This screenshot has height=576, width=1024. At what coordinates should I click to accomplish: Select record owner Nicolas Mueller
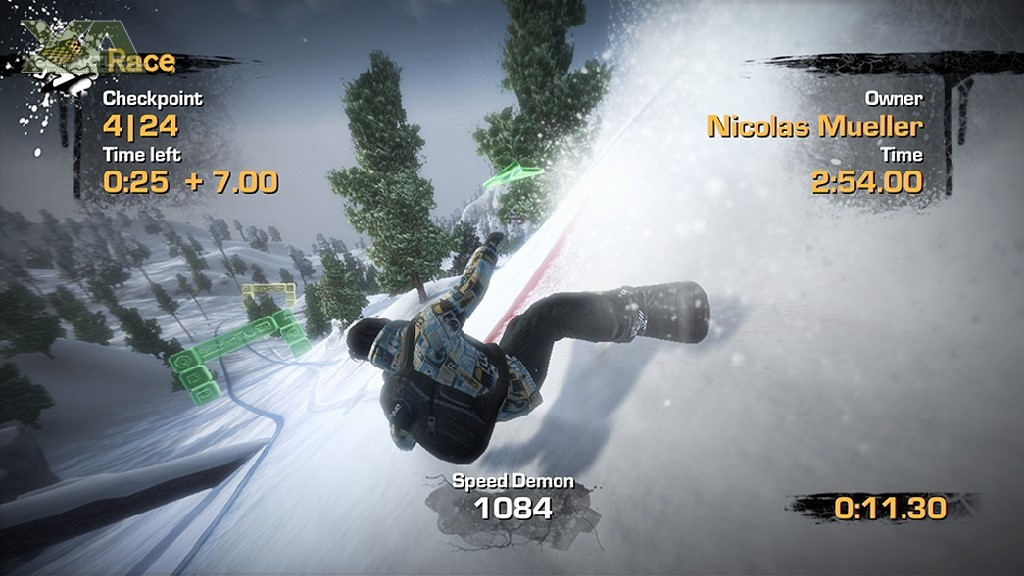click(814, 126)
